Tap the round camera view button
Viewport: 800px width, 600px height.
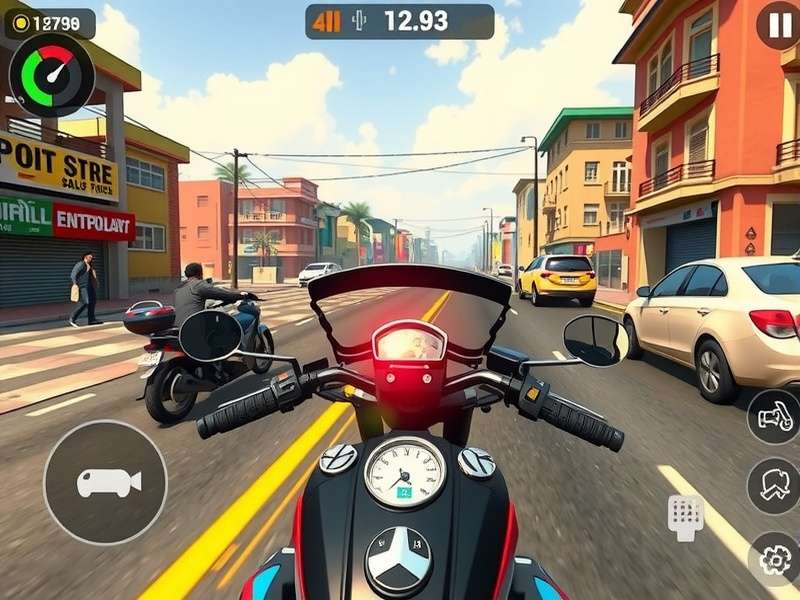(105, 482)
